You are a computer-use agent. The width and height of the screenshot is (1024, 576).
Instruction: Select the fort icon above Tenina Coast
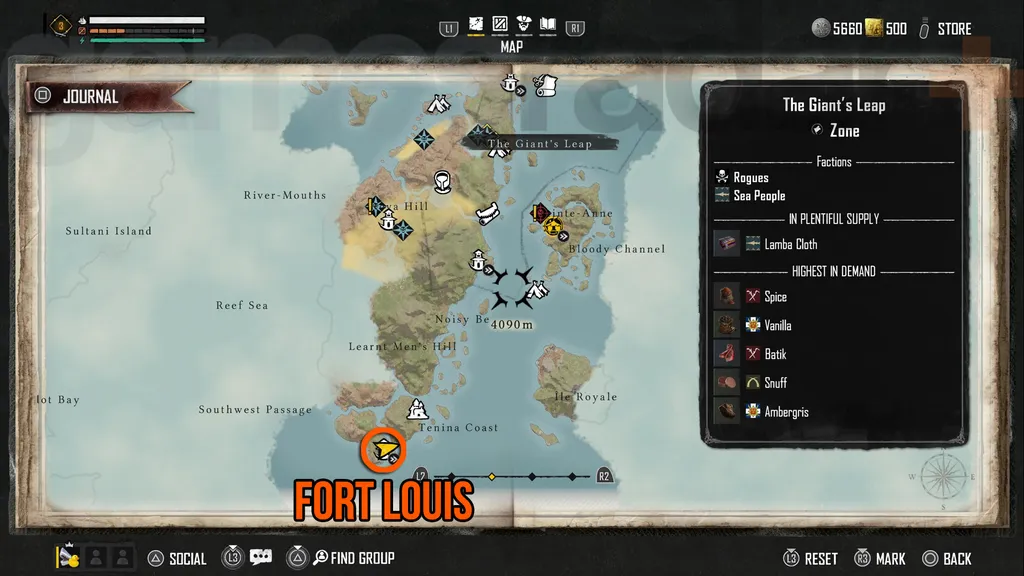[417, 409]
